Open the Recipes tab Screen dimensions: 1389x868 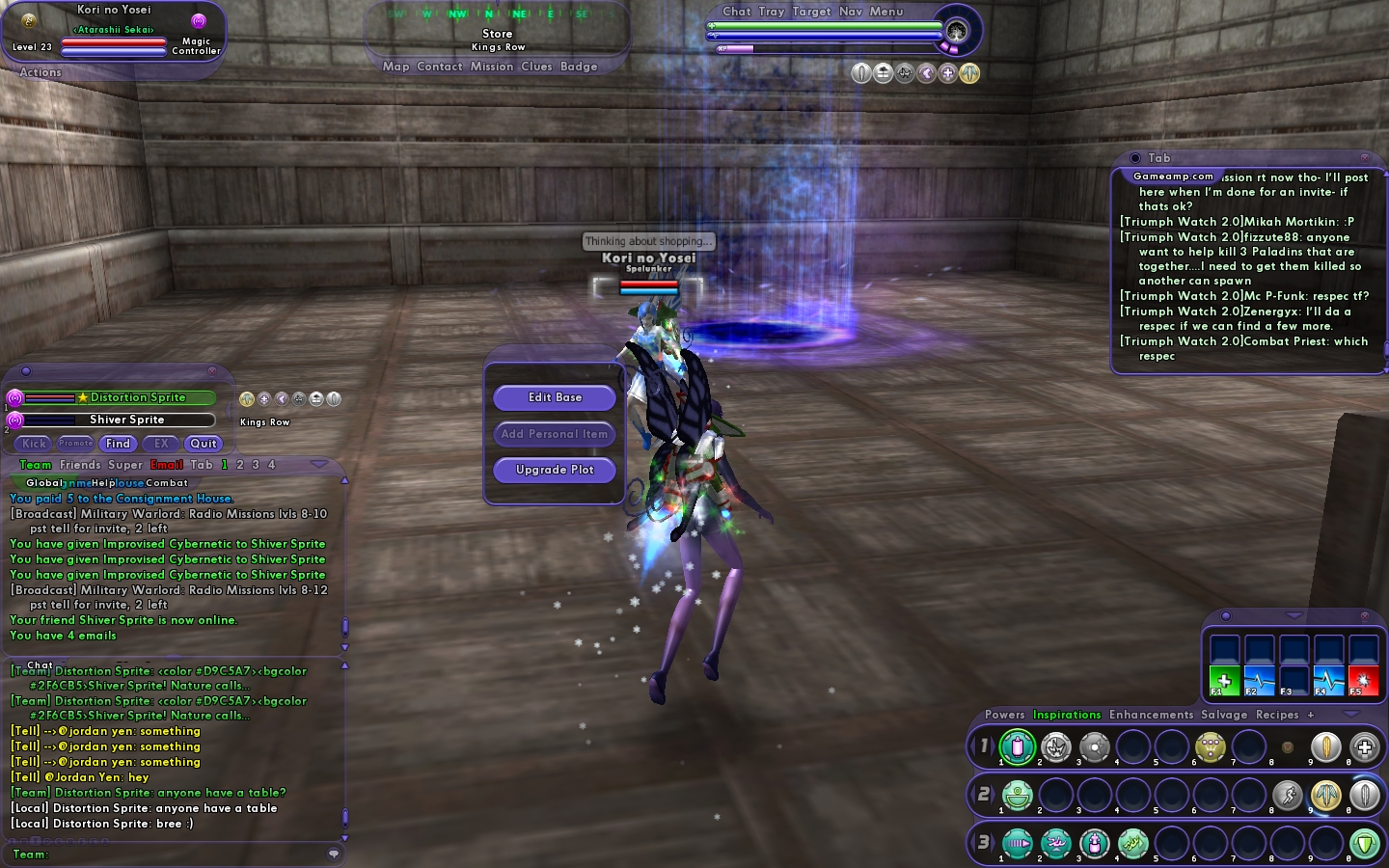(1277, 715)
